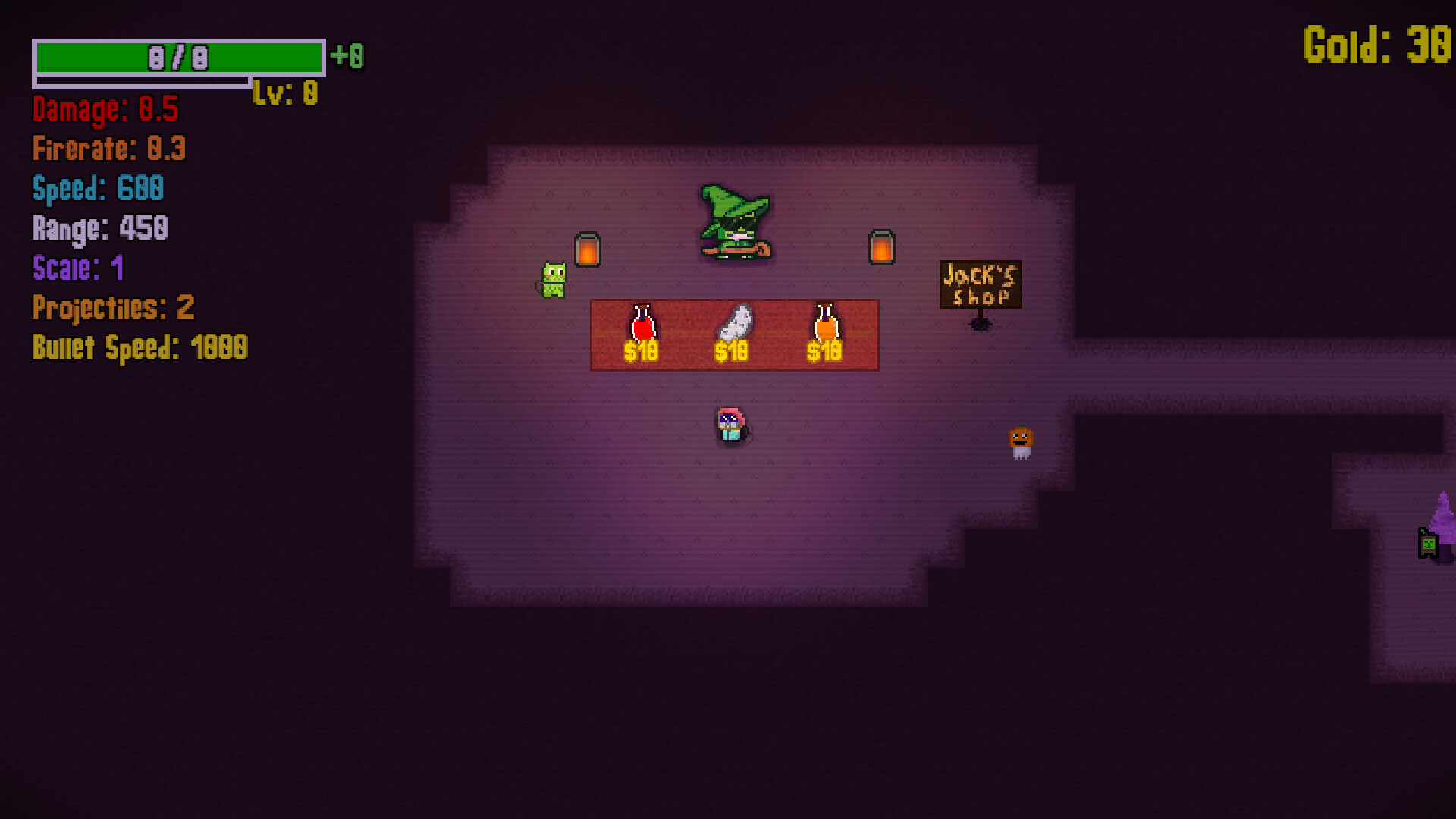This screenshot has height=819, width=1456.
Task: Click the left hanging lantern
Action: click(587, 250)
